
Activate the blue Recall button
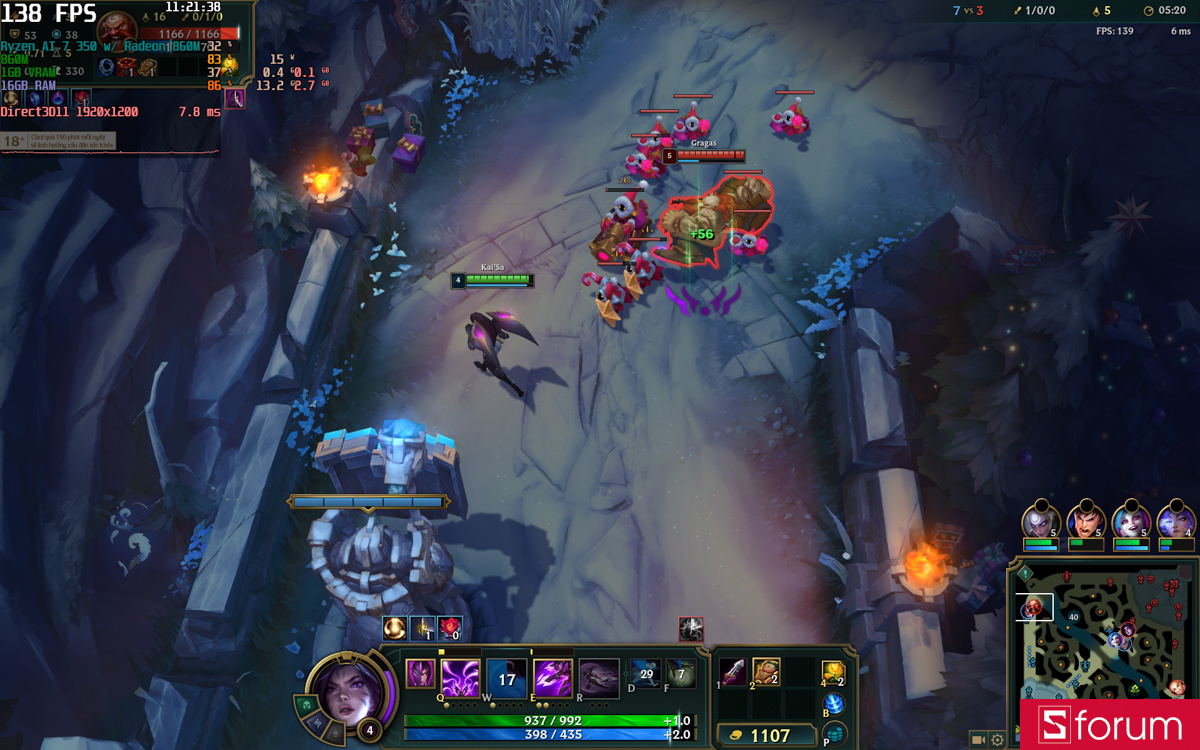833,704
